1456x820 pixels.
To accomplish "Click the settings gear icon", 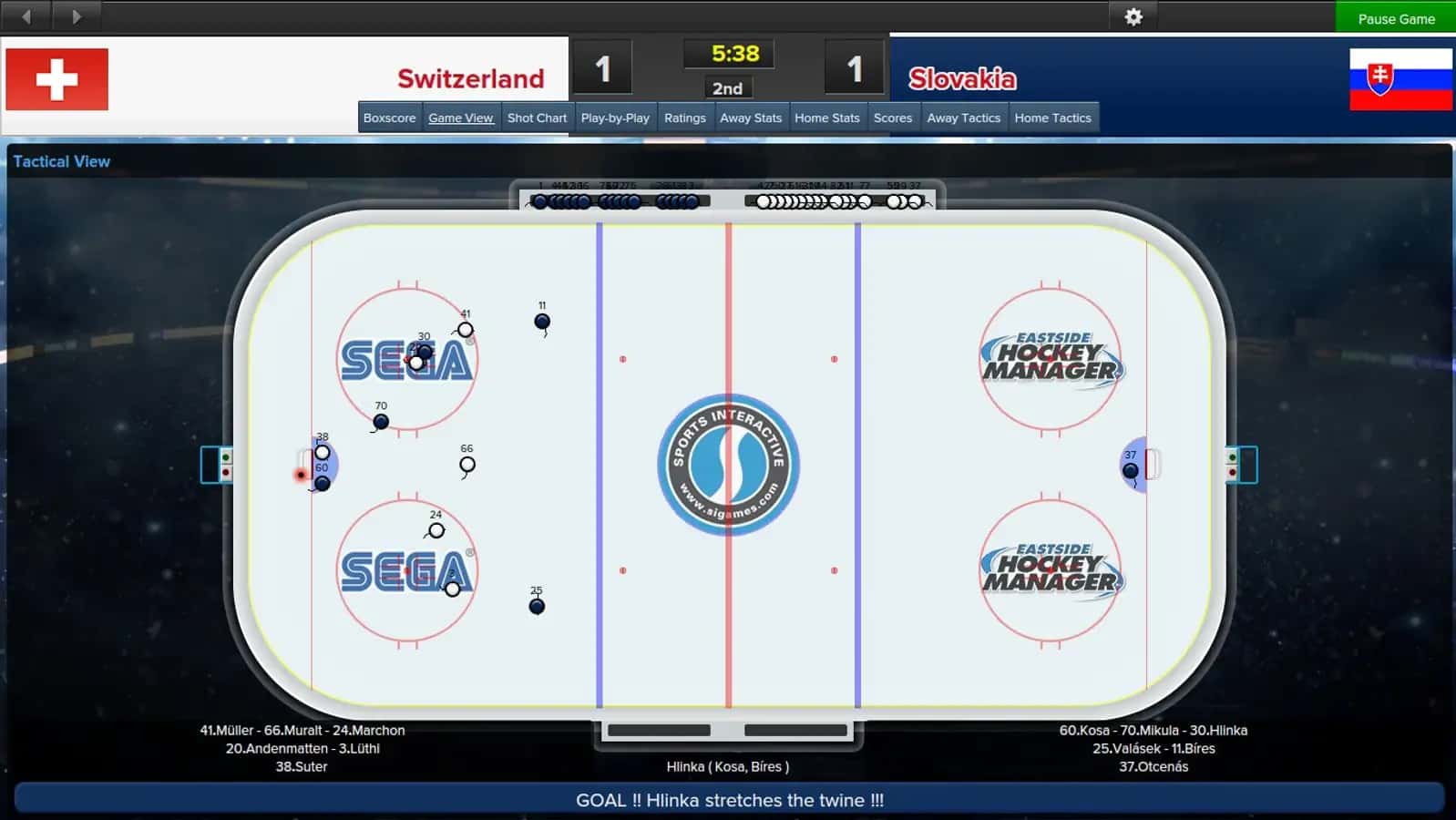I will pos(1133,16).
